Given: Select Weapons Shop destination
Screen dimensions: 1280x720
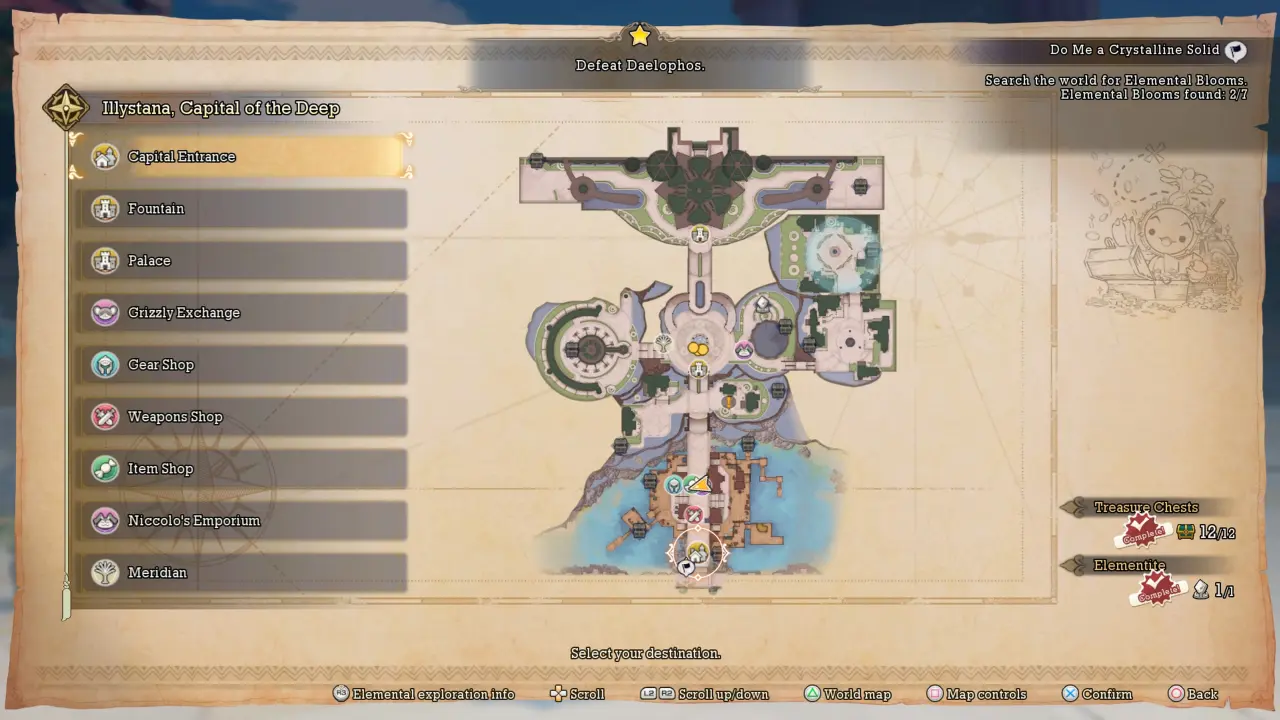Looking at the screenshot, I should (240, 417).
